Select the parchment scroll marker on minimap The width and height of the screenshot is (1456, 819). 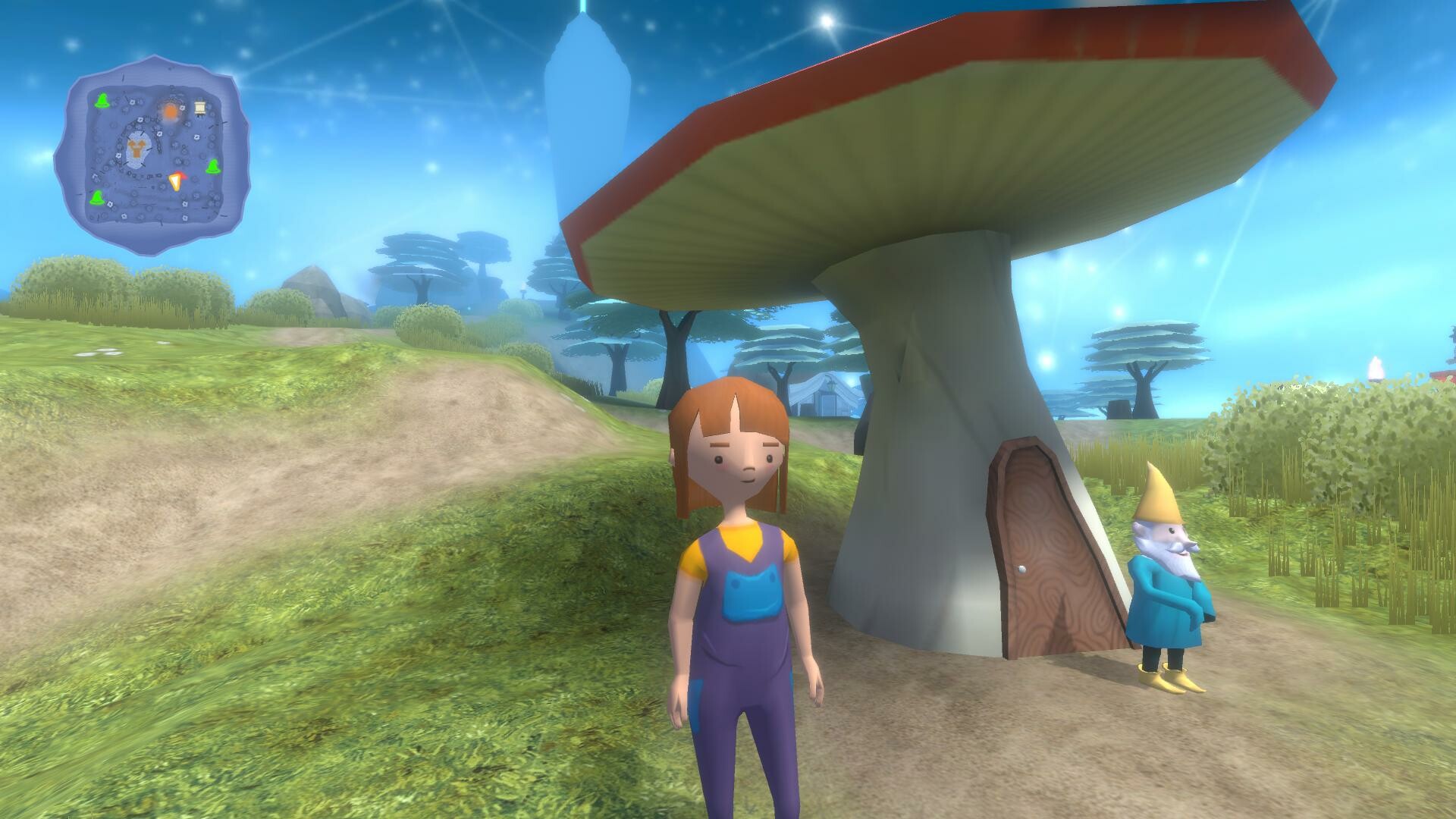[x=200, y=108]
